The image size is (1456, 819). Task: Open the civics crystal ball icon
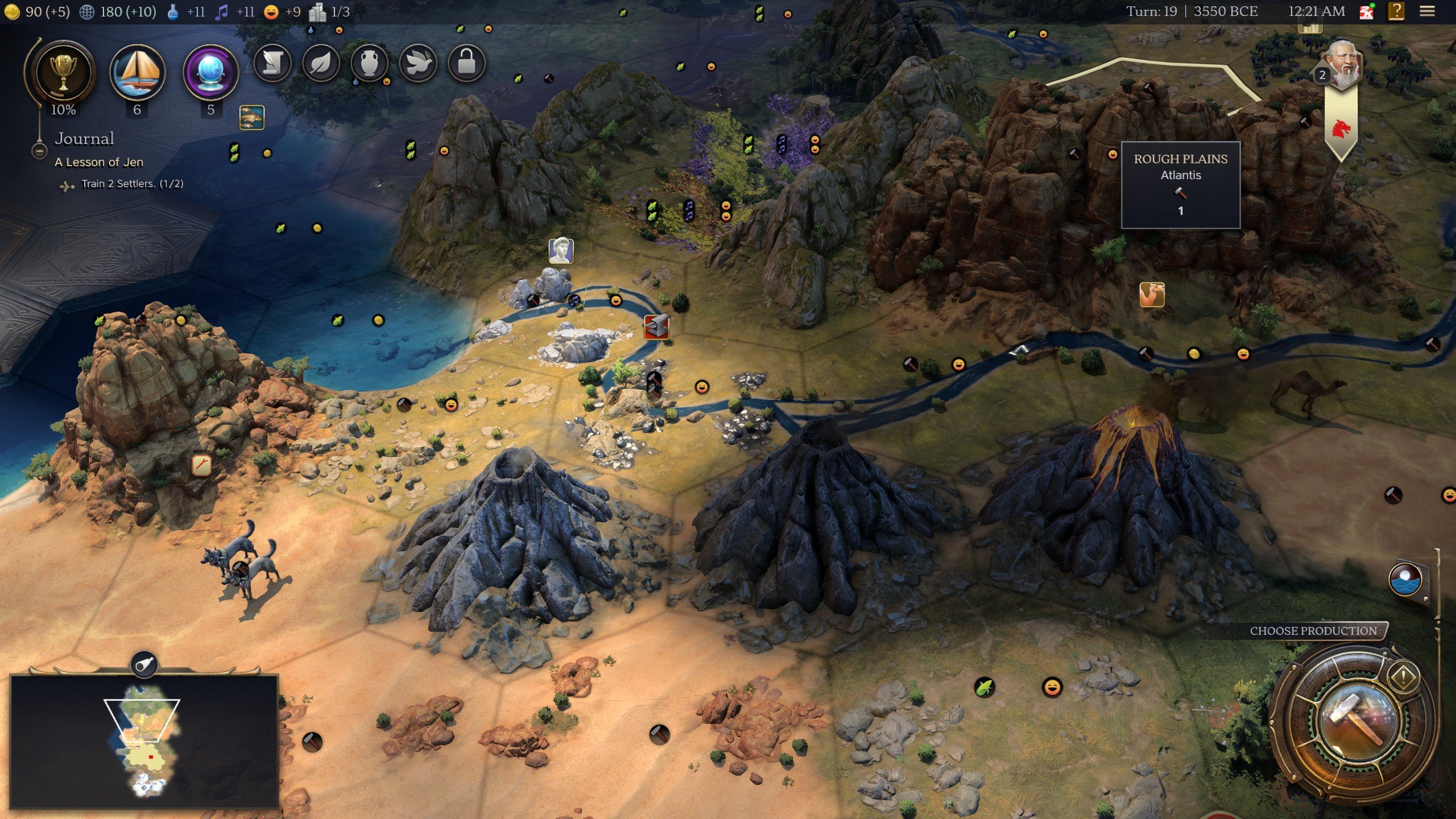(210, 72)
